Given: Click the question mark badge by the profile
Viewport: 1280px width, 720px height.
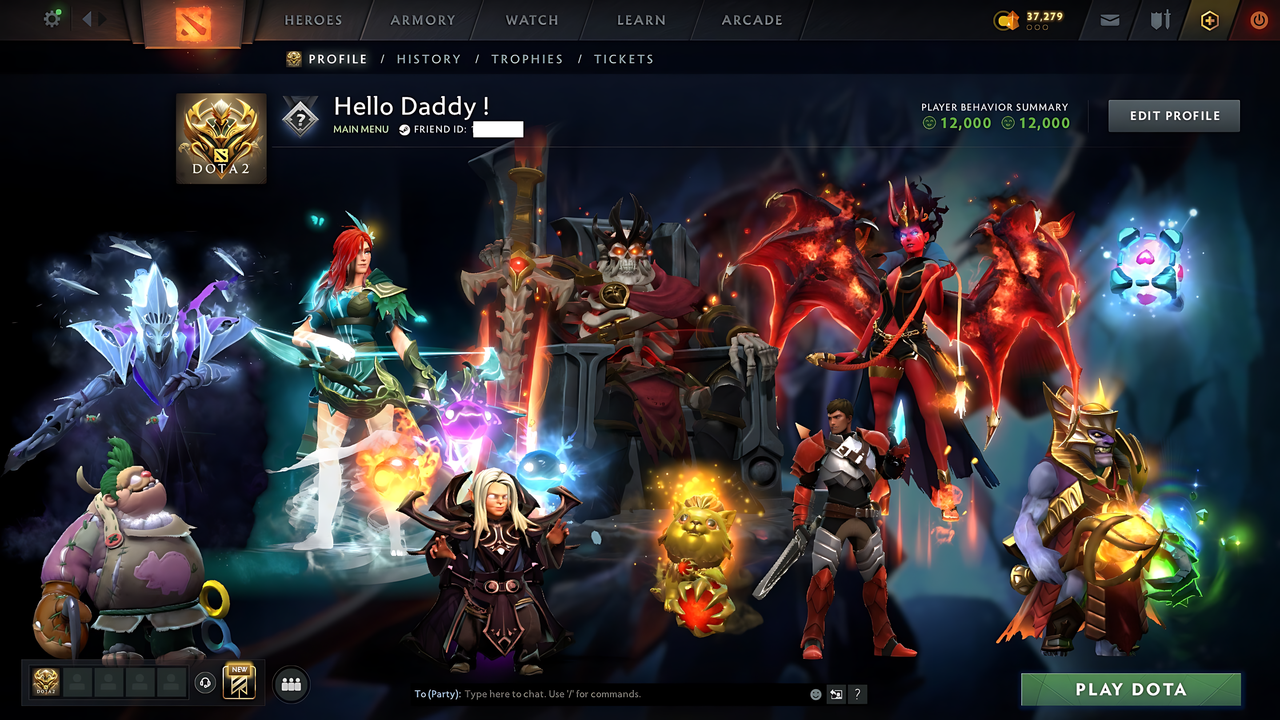Looking at the screenshot, I should click(x=300, y=117).
